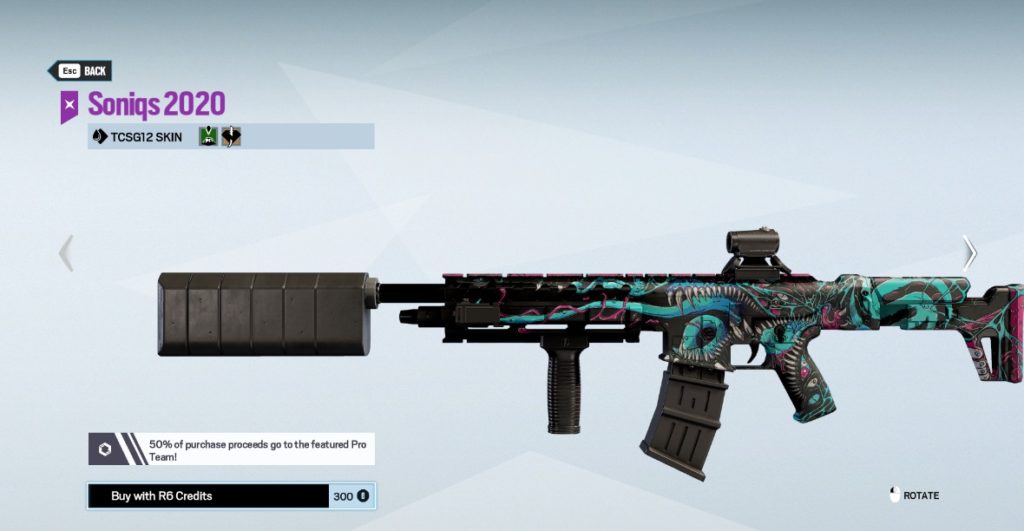This screenshot has height=531, width=1024.
Task: Select the tan operator icon
Action: tap(232, 137)
